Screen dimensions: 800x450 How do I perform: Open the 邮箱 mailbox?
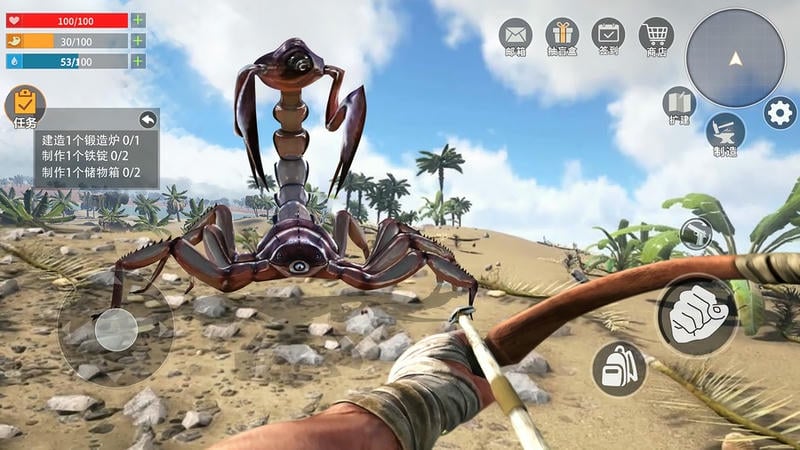tap(515, 37)
